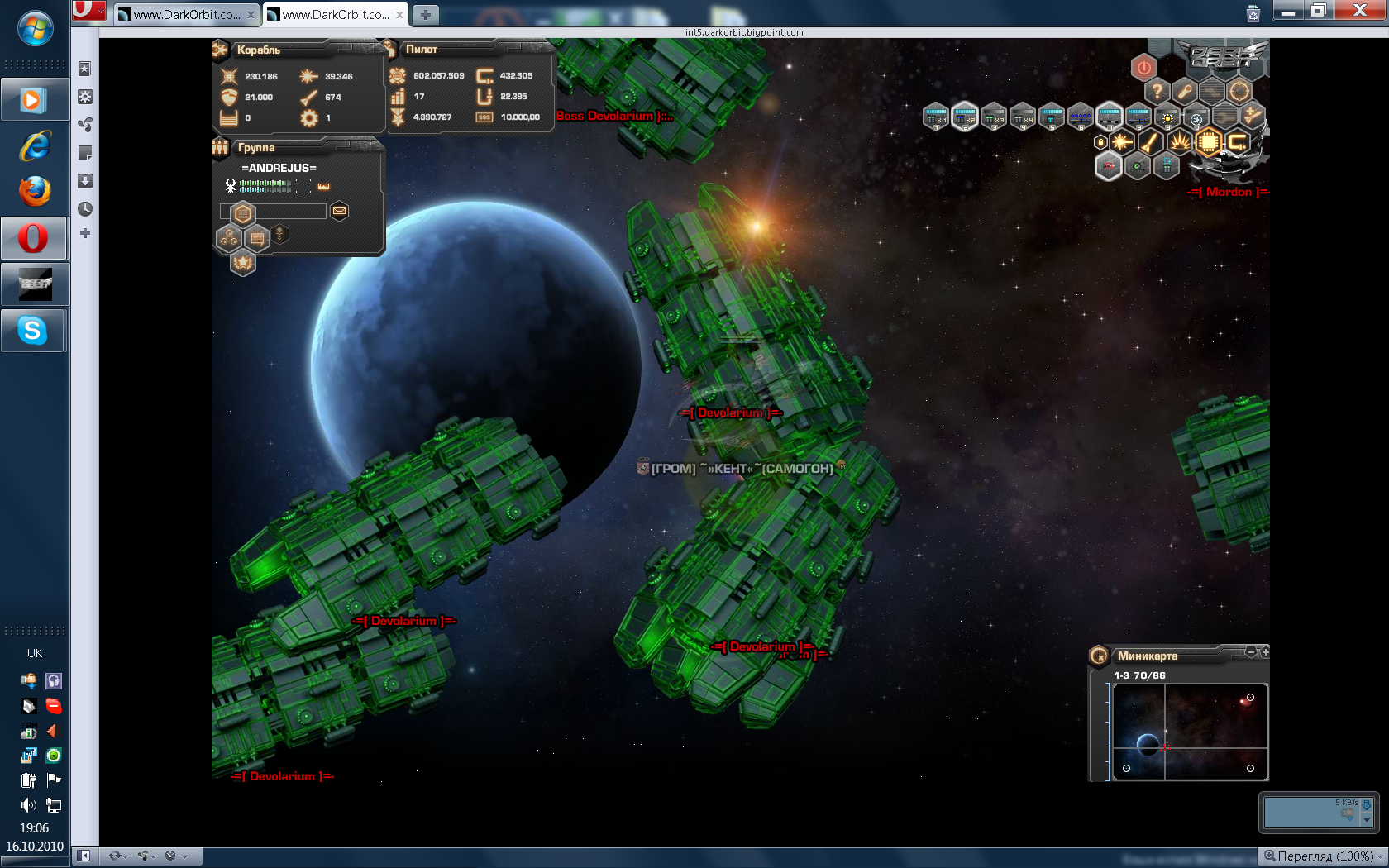Open the question mark help button
Screen dimensions: 1389x868
pyautogui.click(x=1157, y=91)
